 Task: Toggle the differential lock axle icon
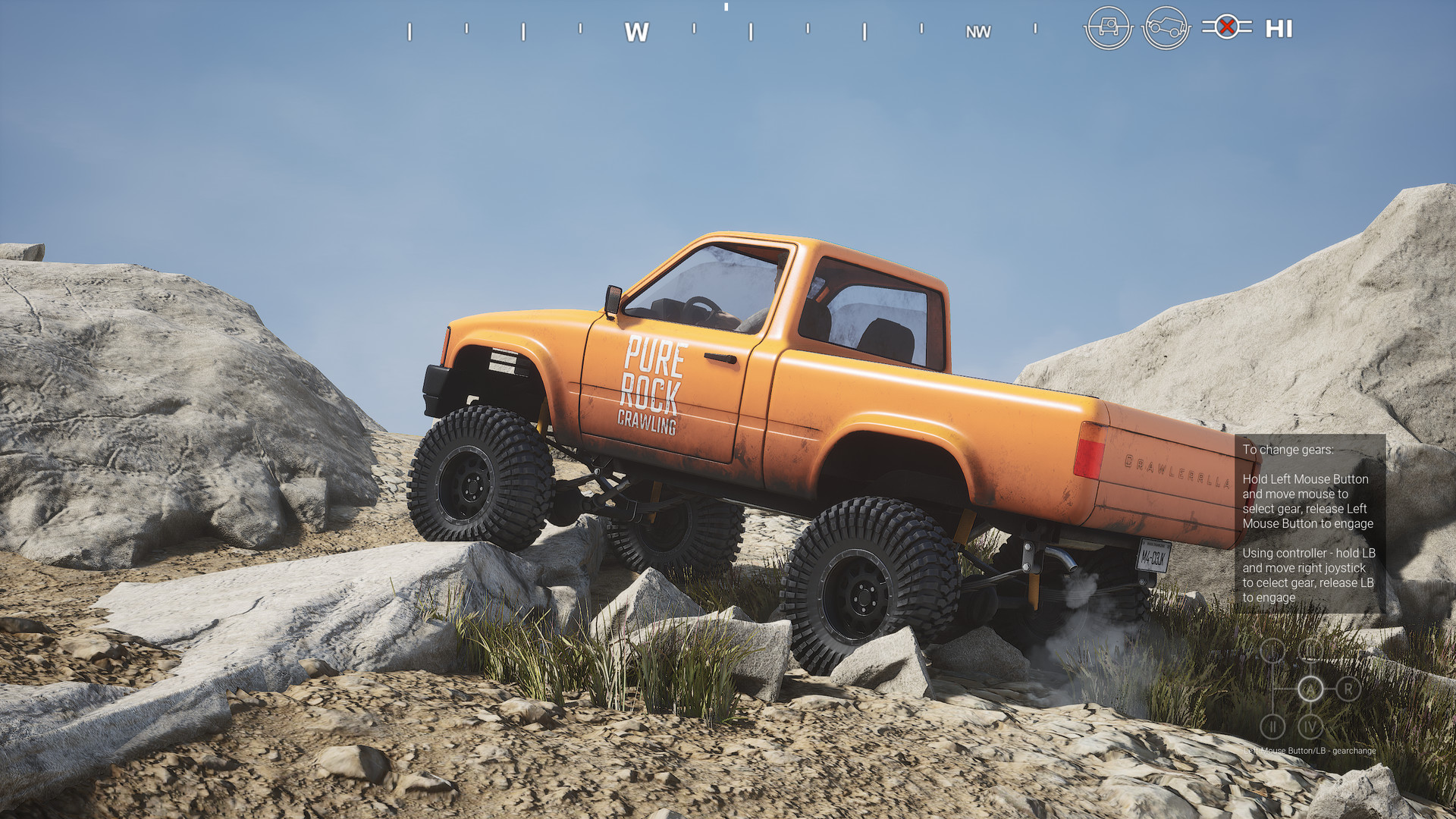point(1226,27)
